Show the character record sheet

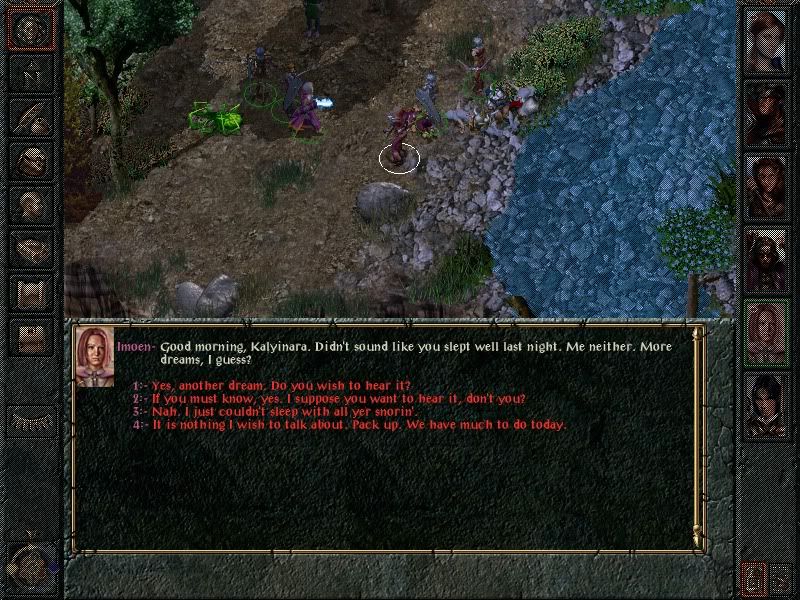click(31, 205)
